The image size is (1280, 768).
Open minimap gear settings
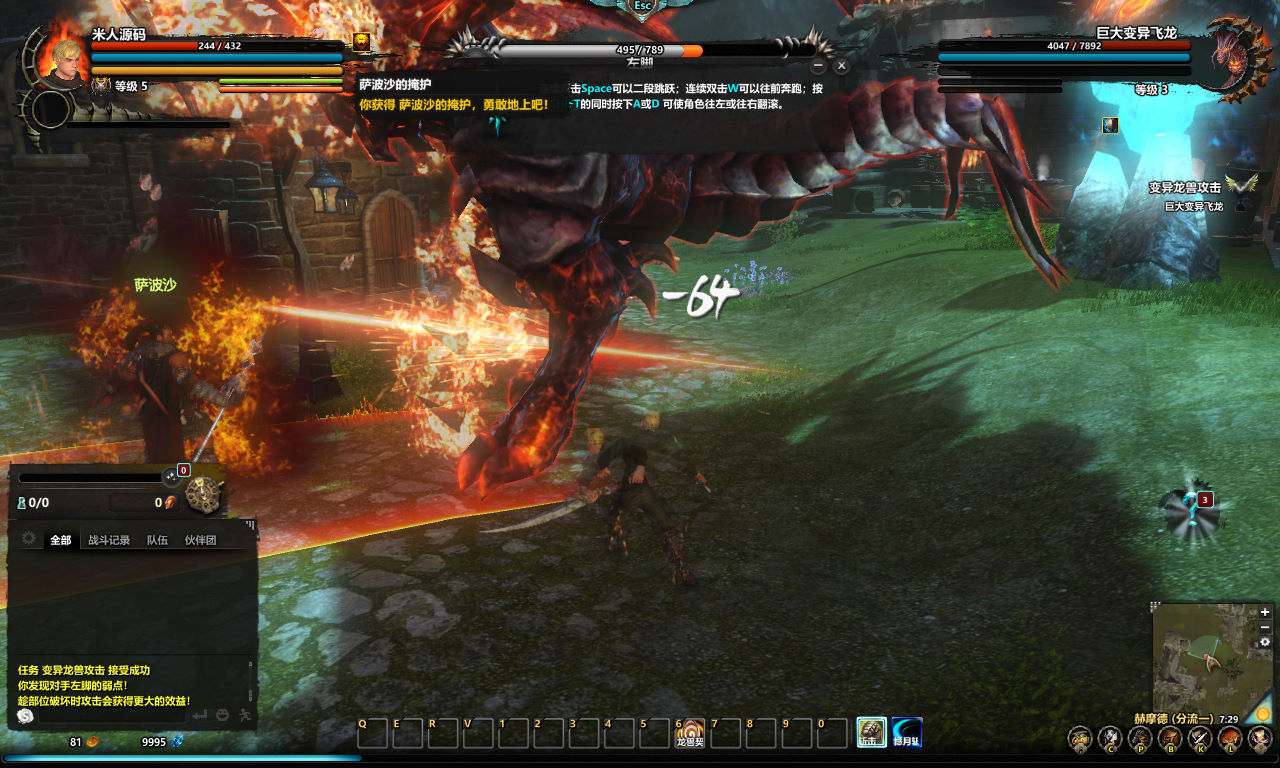[x=1265, y=642]
